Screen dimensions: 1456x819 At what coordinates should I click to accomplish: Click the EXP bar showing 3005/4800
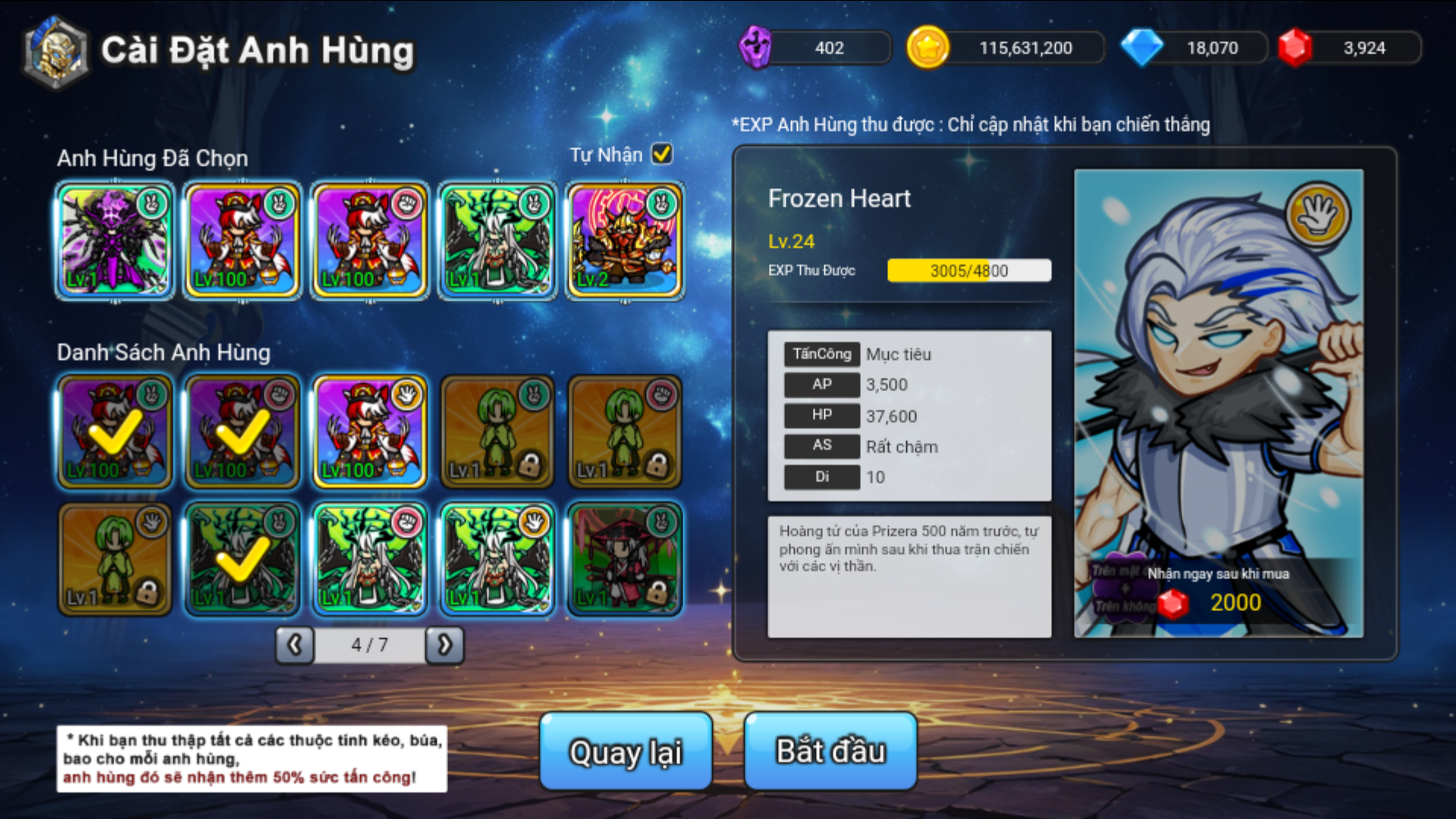969,271
